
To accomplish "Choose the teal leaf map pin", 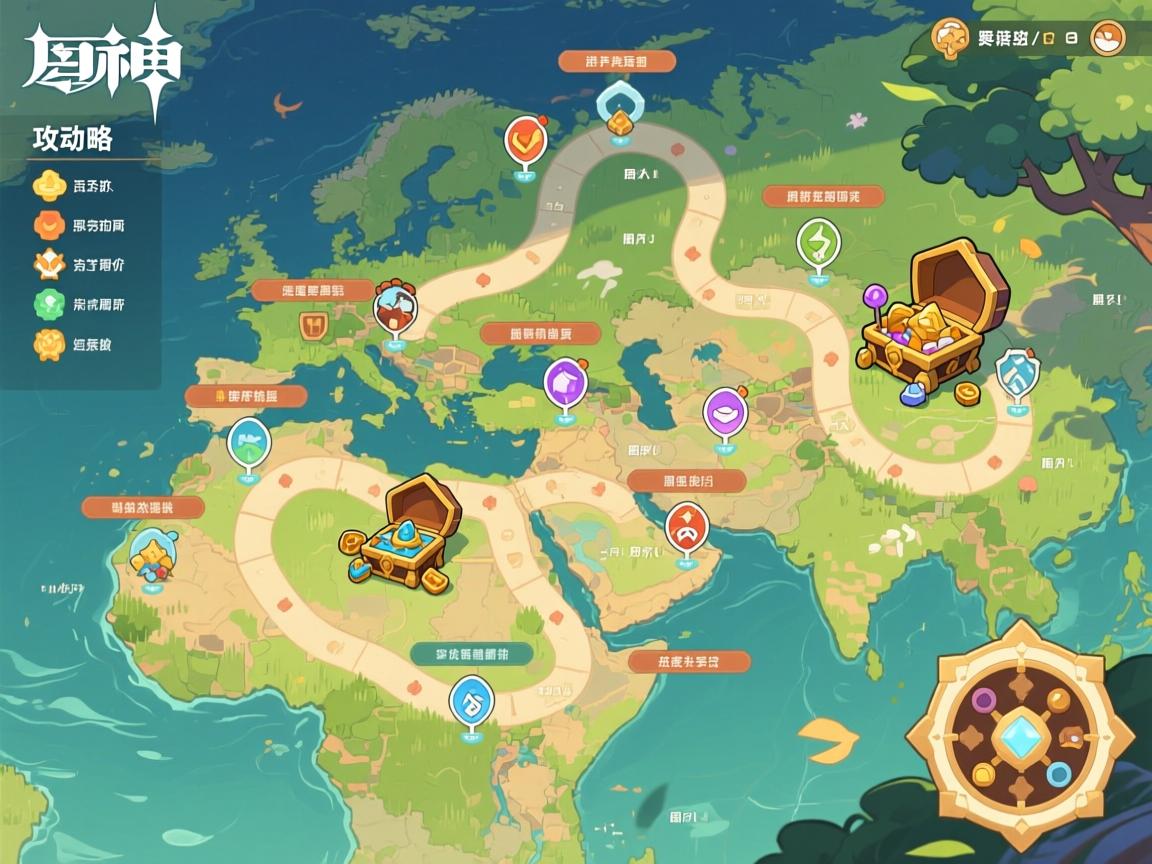I will (248, 443).
